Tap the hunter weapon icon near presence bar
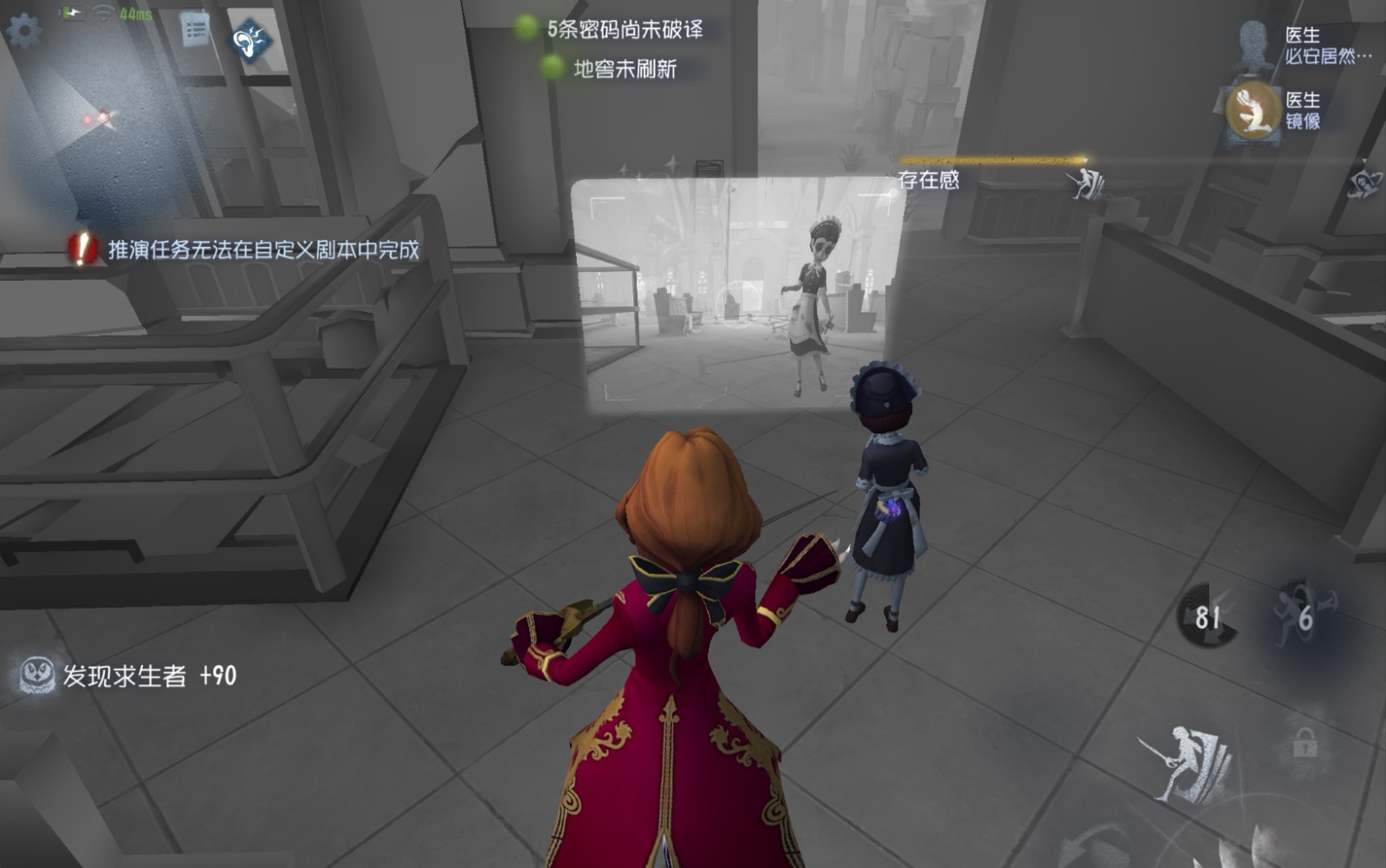1386x868 pixels. tap(1085, 185)
